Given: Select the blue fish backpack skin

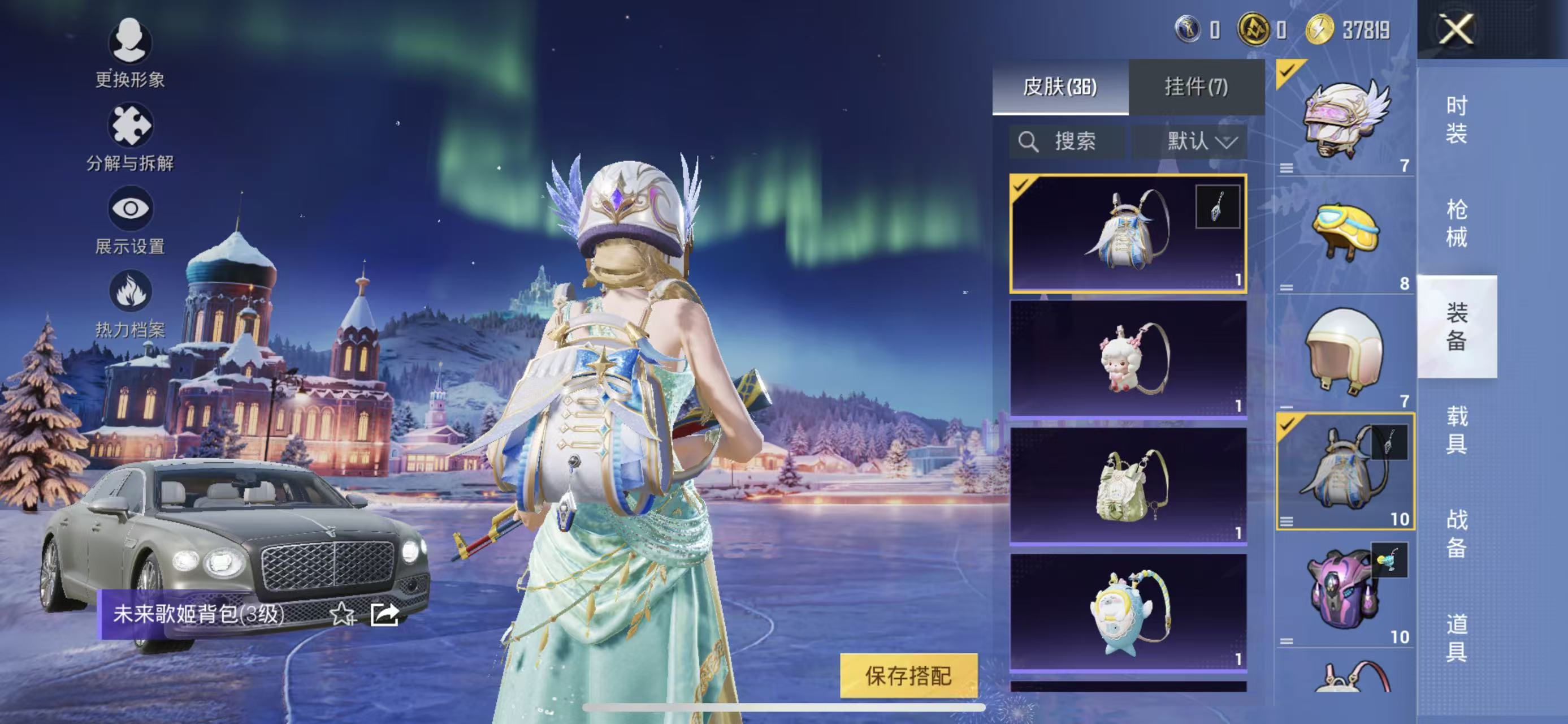Looking at the screenshot, I should (x=1128, y=611).
